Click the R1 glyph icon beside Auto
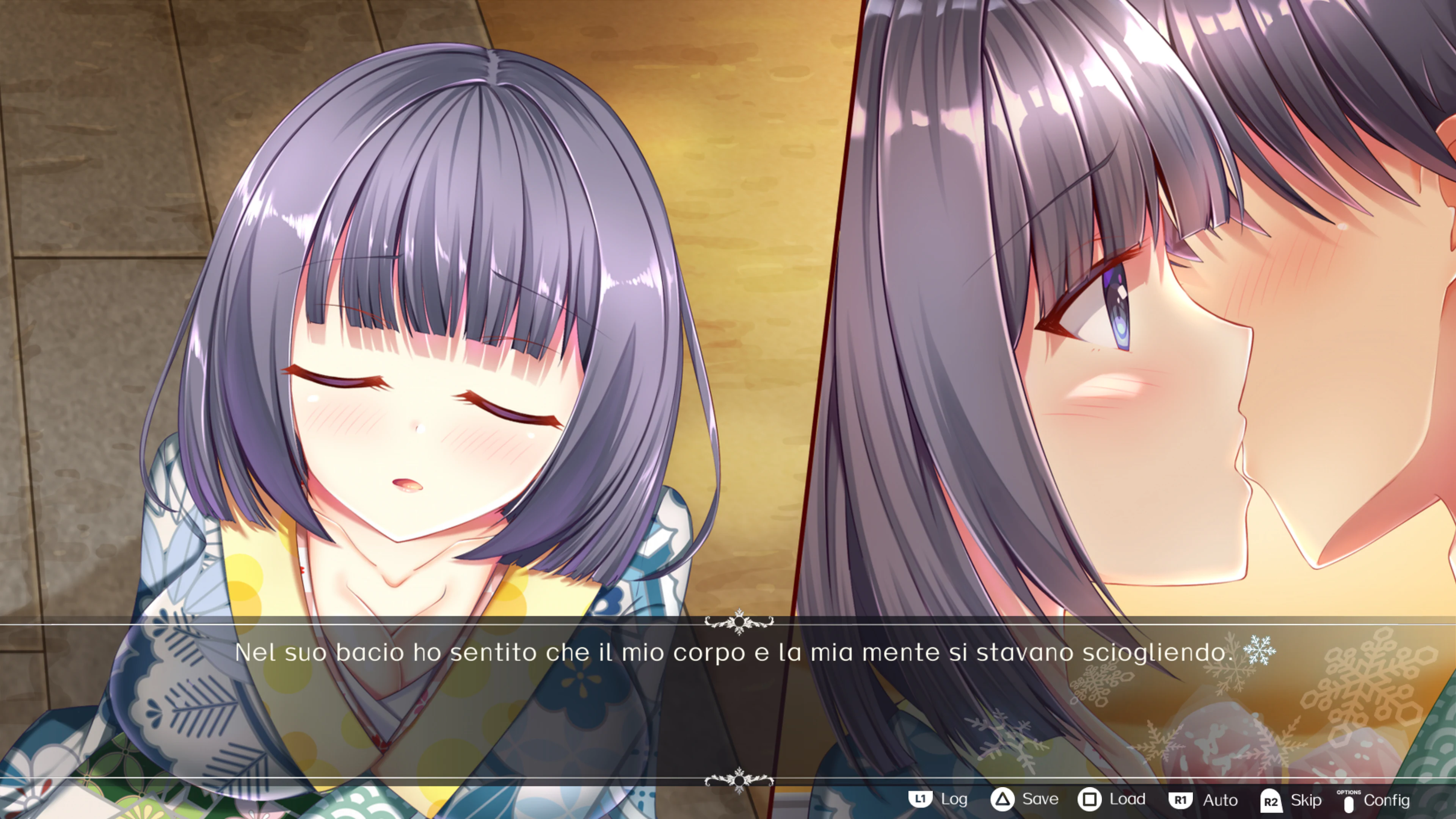This screenshot has height=819, width=1456. click(1181, 800)
